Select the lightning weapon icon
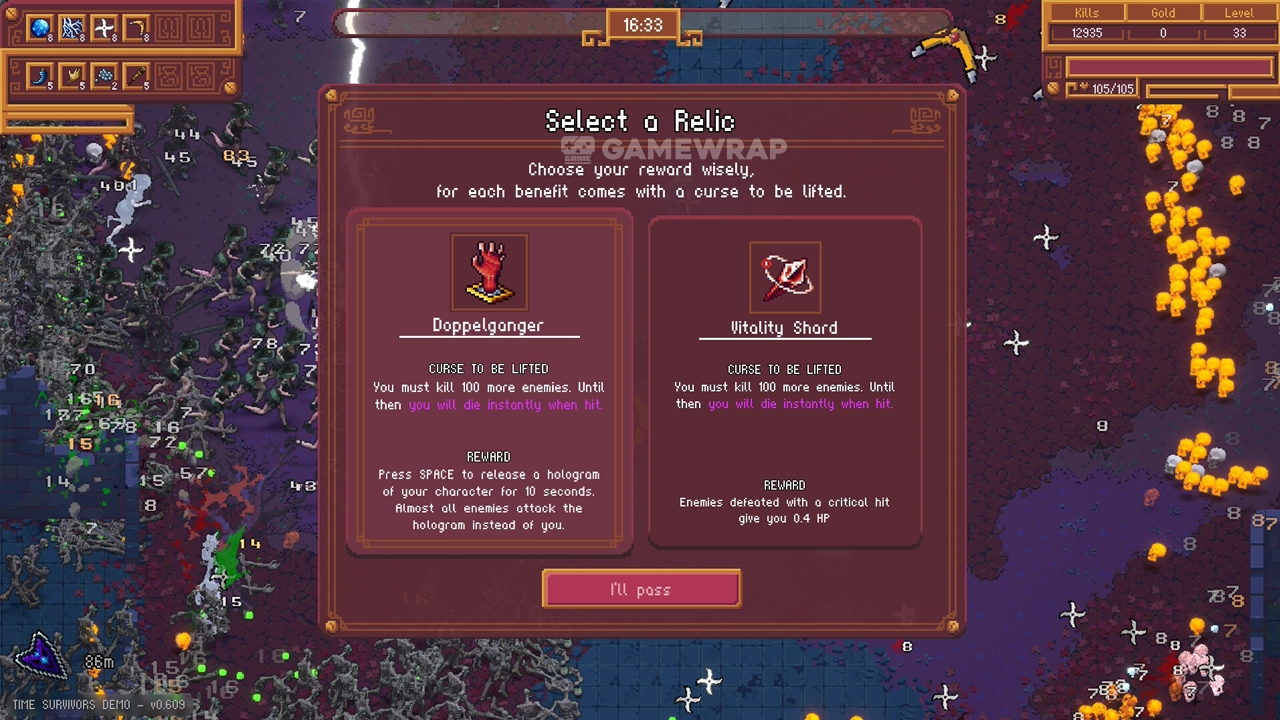Screen dimensions: 1280x720 click(72, 28)
